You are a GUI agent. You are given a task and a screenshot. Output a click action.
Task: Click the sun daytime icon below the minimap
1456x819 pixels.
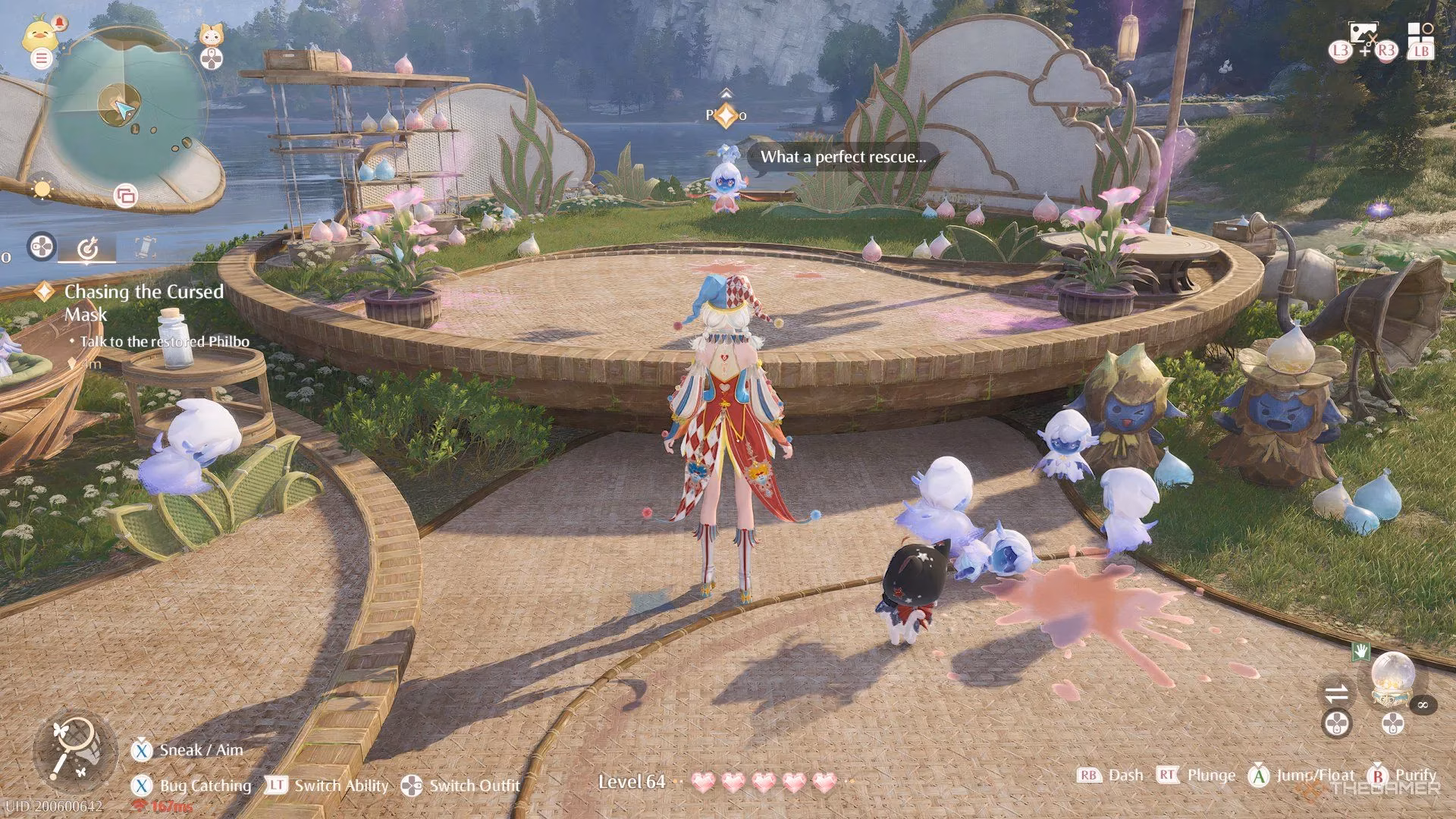(x=42, y=189)
